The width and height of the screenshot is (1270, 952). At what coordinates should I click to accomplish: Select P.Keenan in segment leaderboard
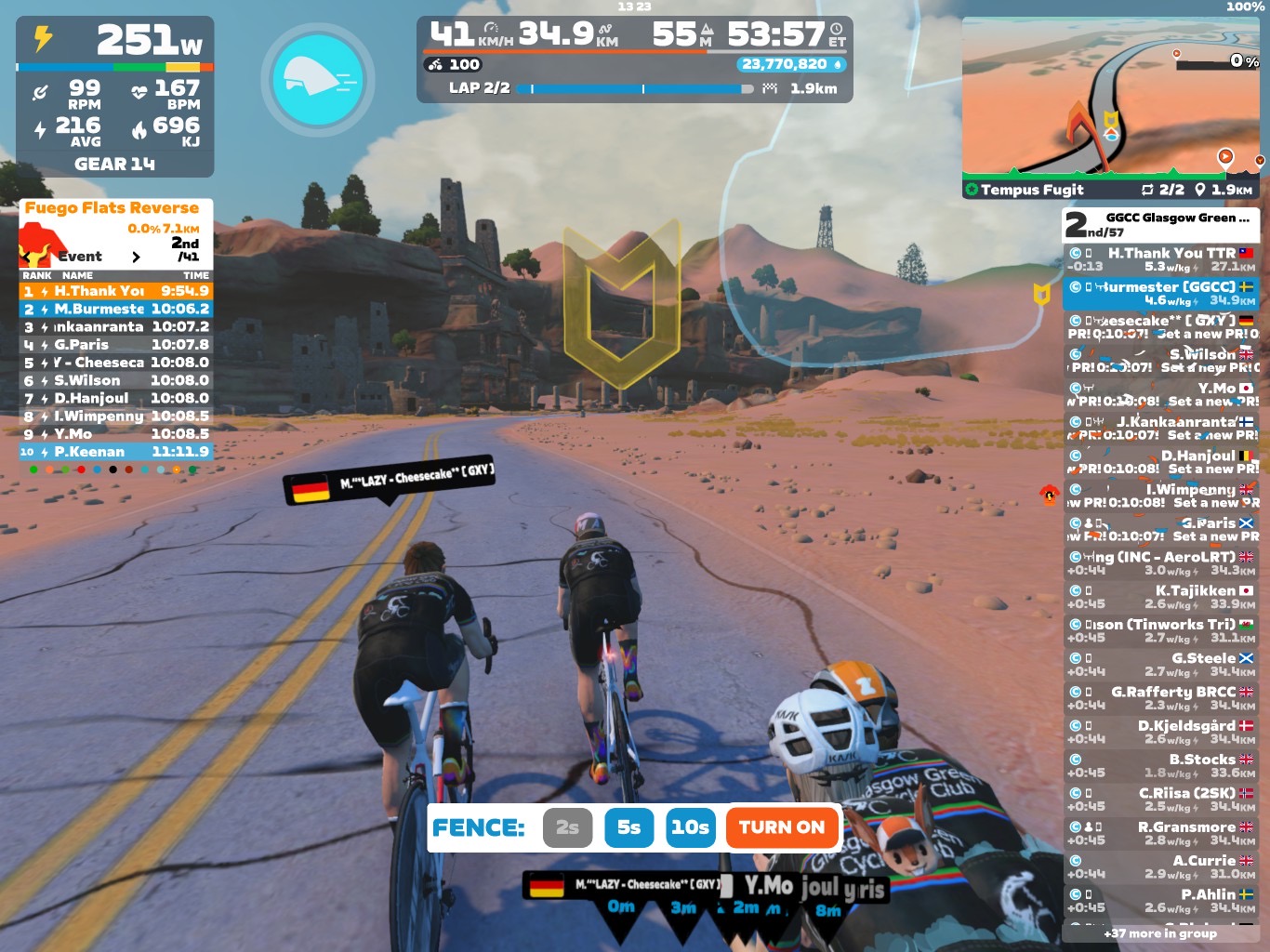coord(116,452)
